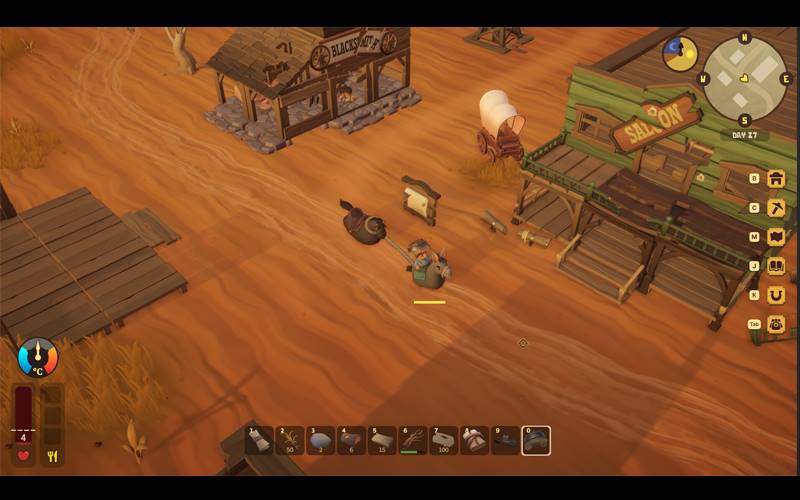Select the dark hat in slot 9
This screenshot has height=500, width=800.
[505, 440]
